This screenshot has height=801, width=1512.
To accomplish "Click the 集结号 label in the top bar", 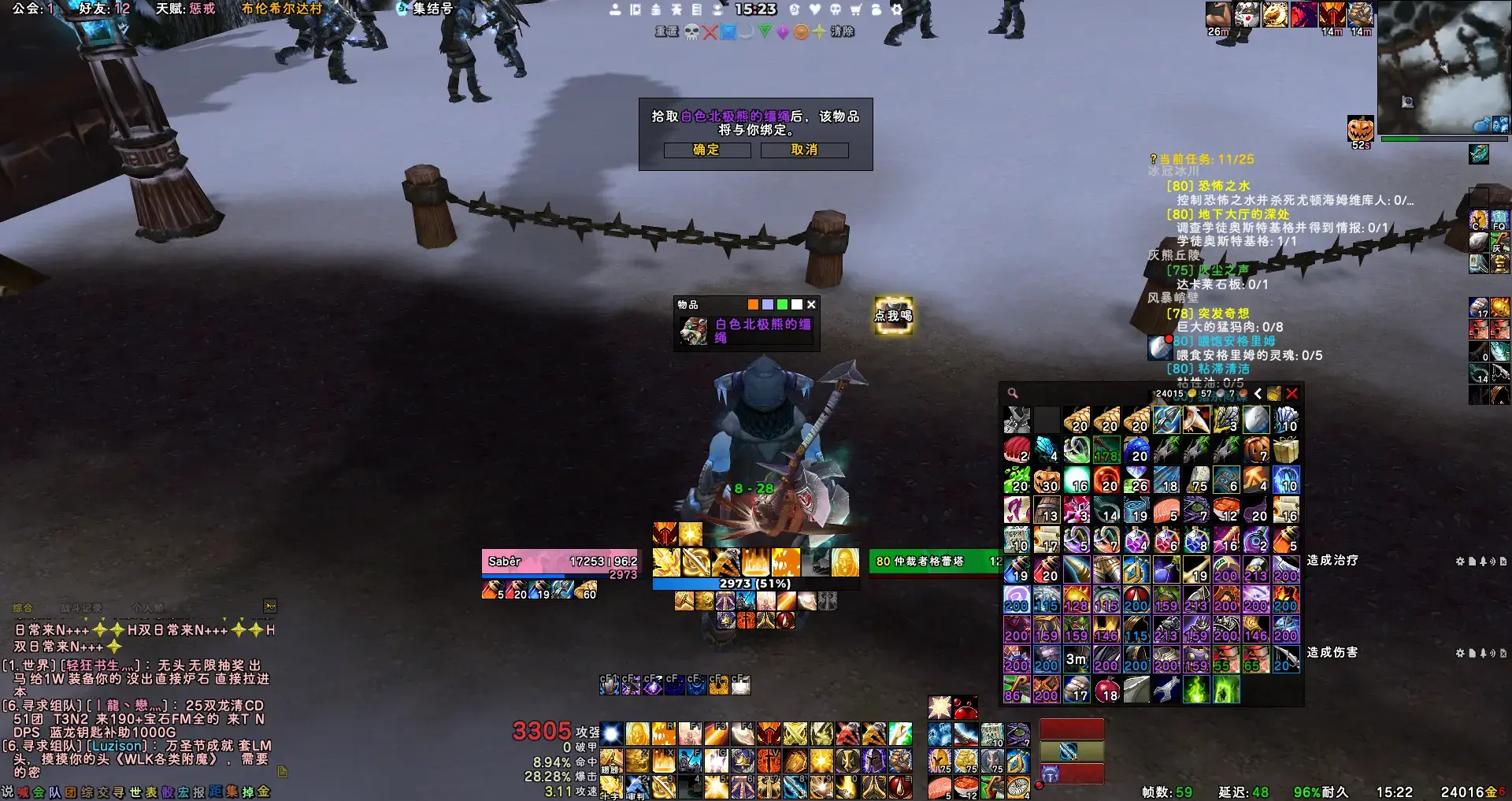I will click(x=432, y=9).
